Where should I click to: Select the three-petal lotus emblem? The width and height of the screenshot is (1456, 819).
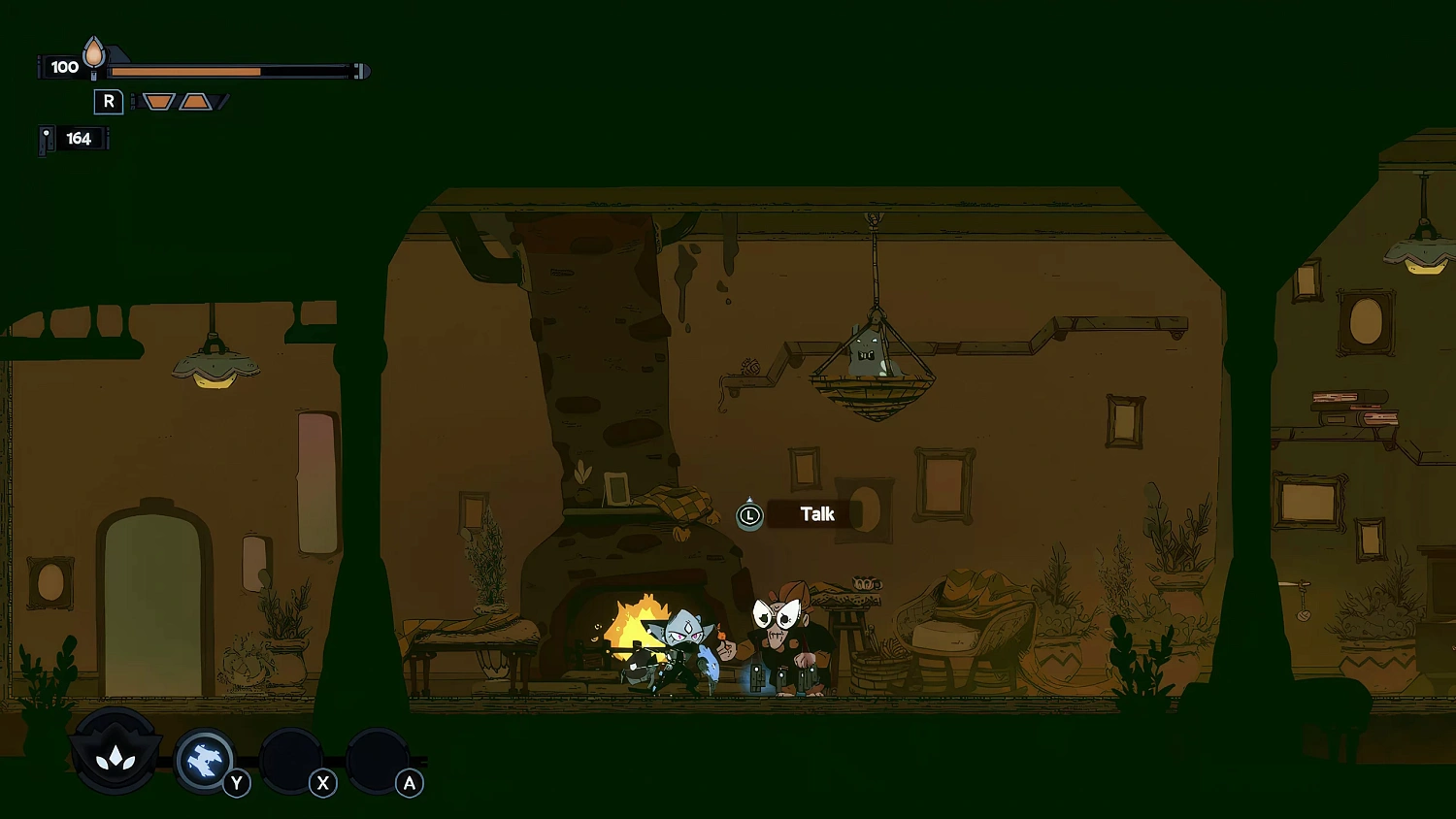click(116, 755)
